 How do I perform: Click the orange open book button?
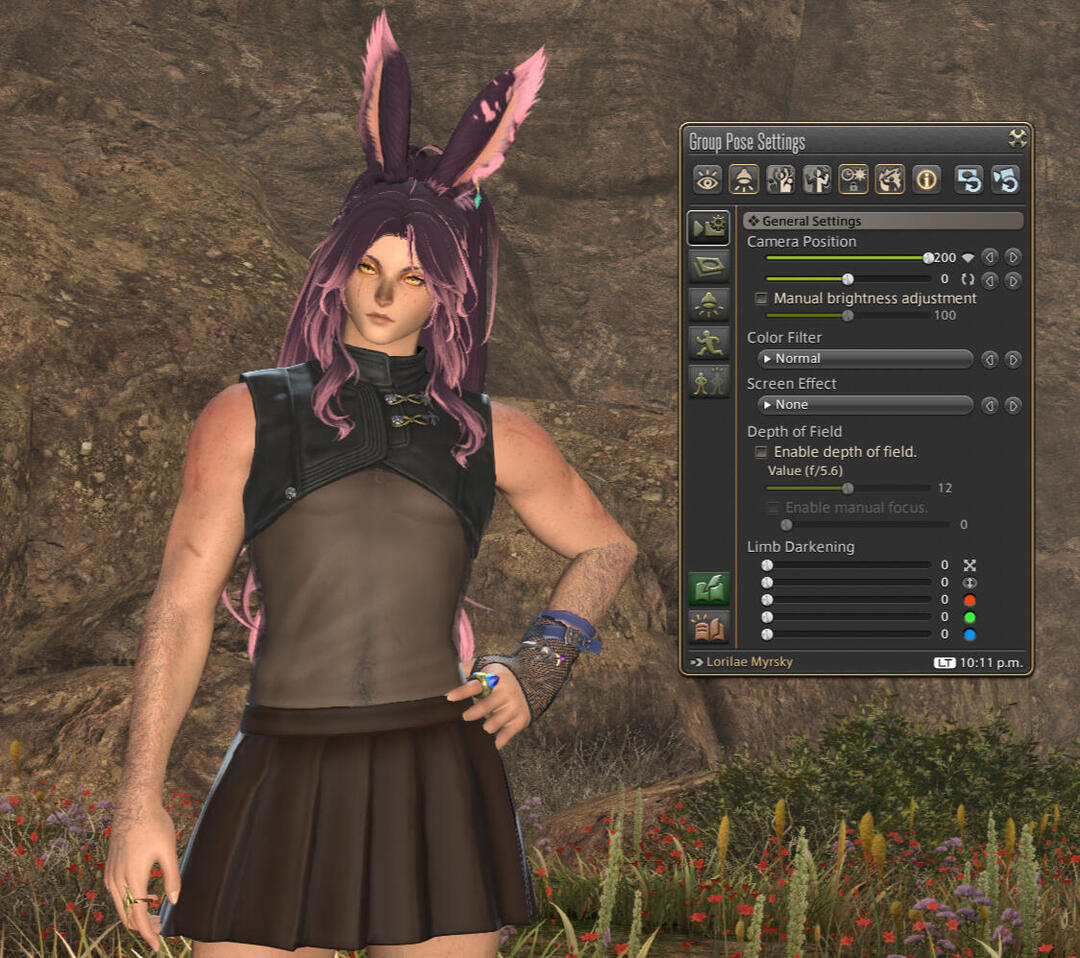(x=708, y=626)
